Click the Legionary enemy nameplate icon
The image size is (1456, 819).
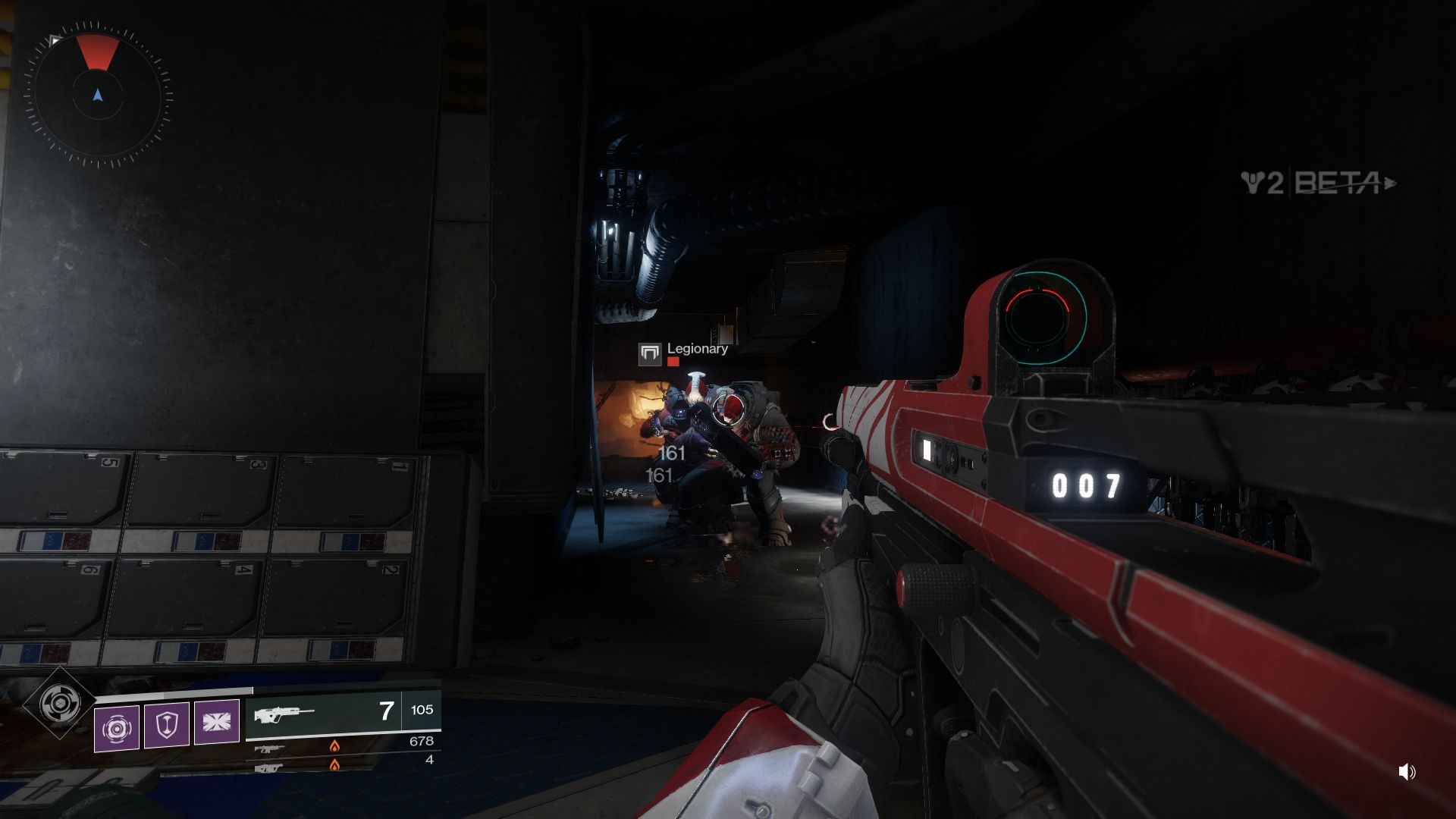[x=650, y=353]
